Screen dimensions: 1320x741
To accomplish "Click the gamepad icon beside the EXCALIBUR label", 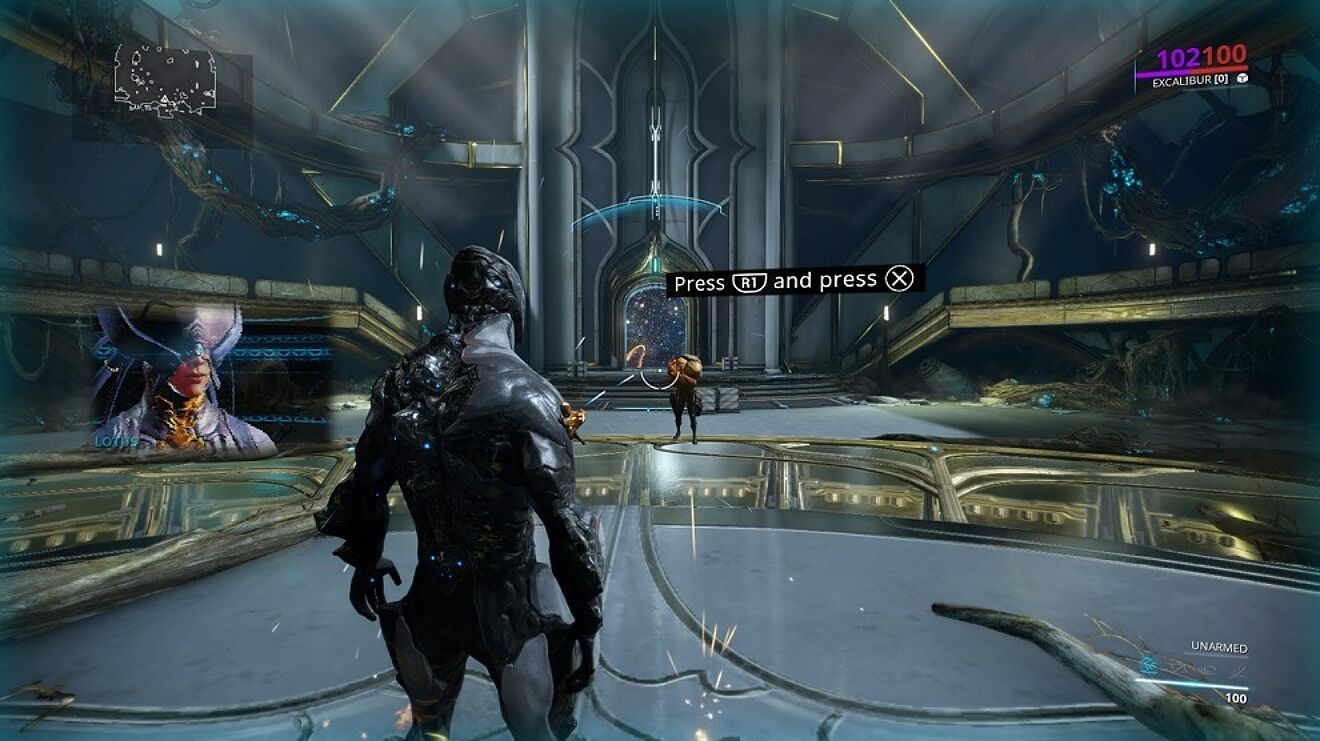I will pos(1243,79).
